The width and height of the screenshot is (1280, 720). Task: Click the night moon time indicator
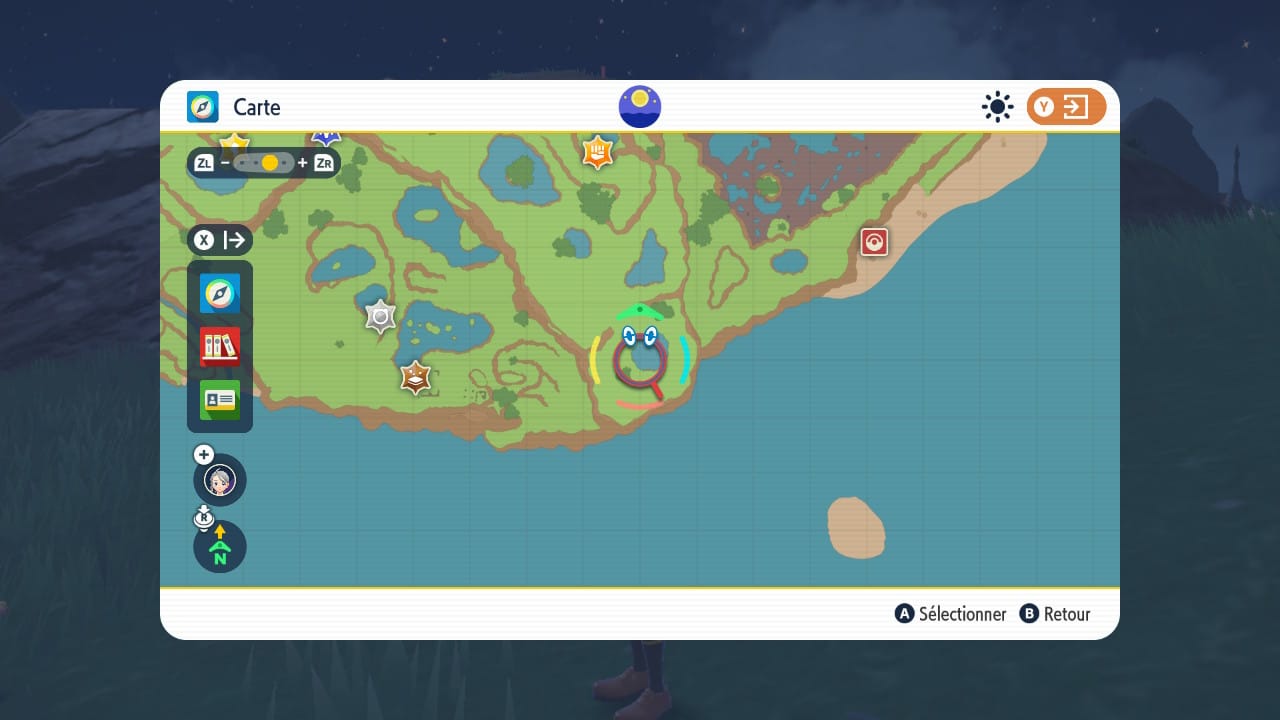tap(640, 107)
